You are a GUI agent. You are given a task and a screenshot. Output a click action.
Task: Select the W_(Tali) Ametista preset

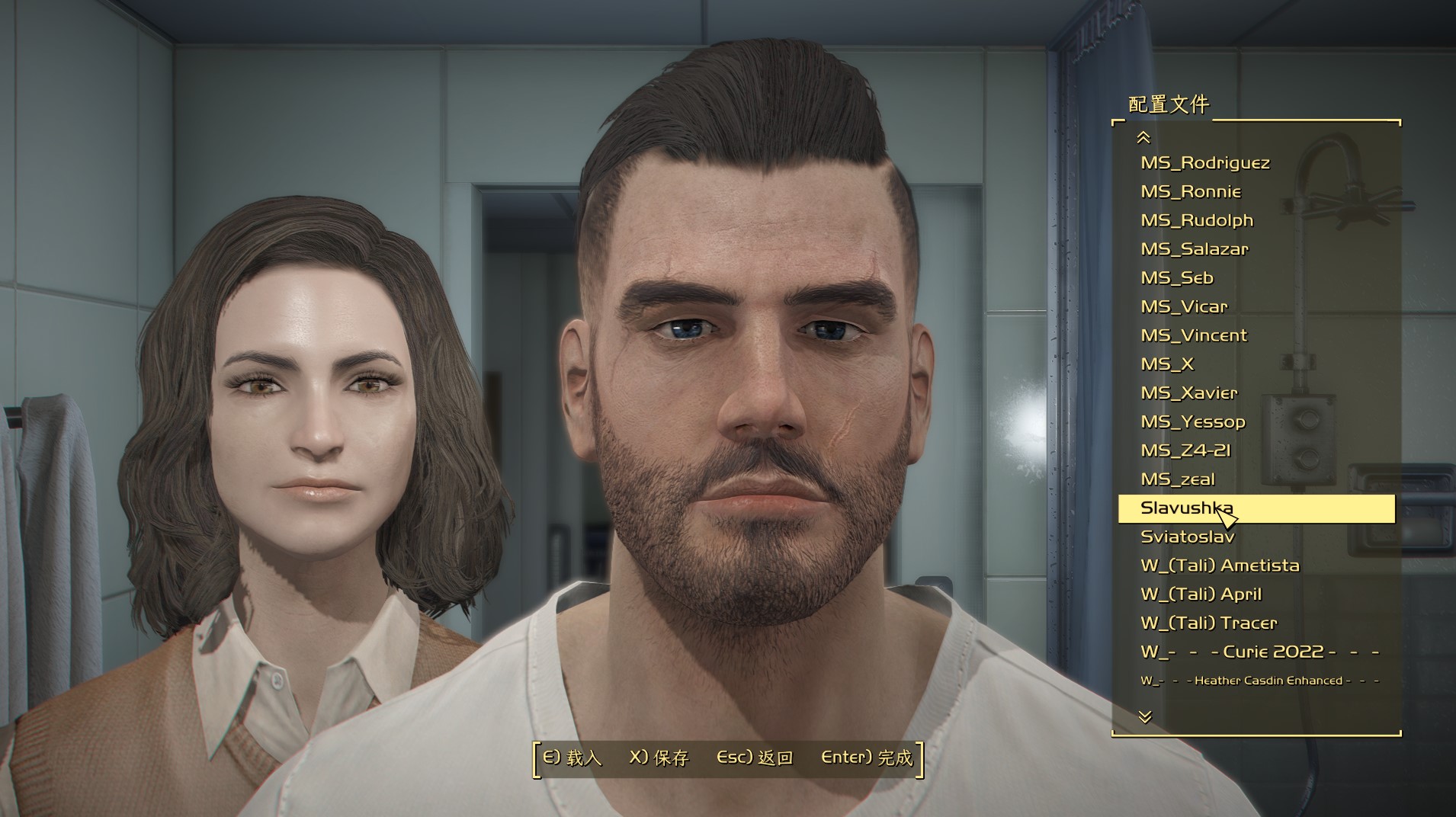click(1219, 565)
